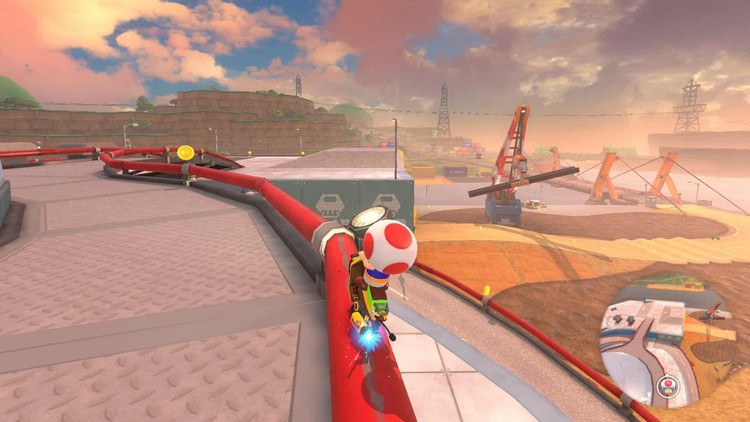This screenshot has height=422, width=750.
Task: Select Toad's player marker on the minimap
Action: (665, 385)
